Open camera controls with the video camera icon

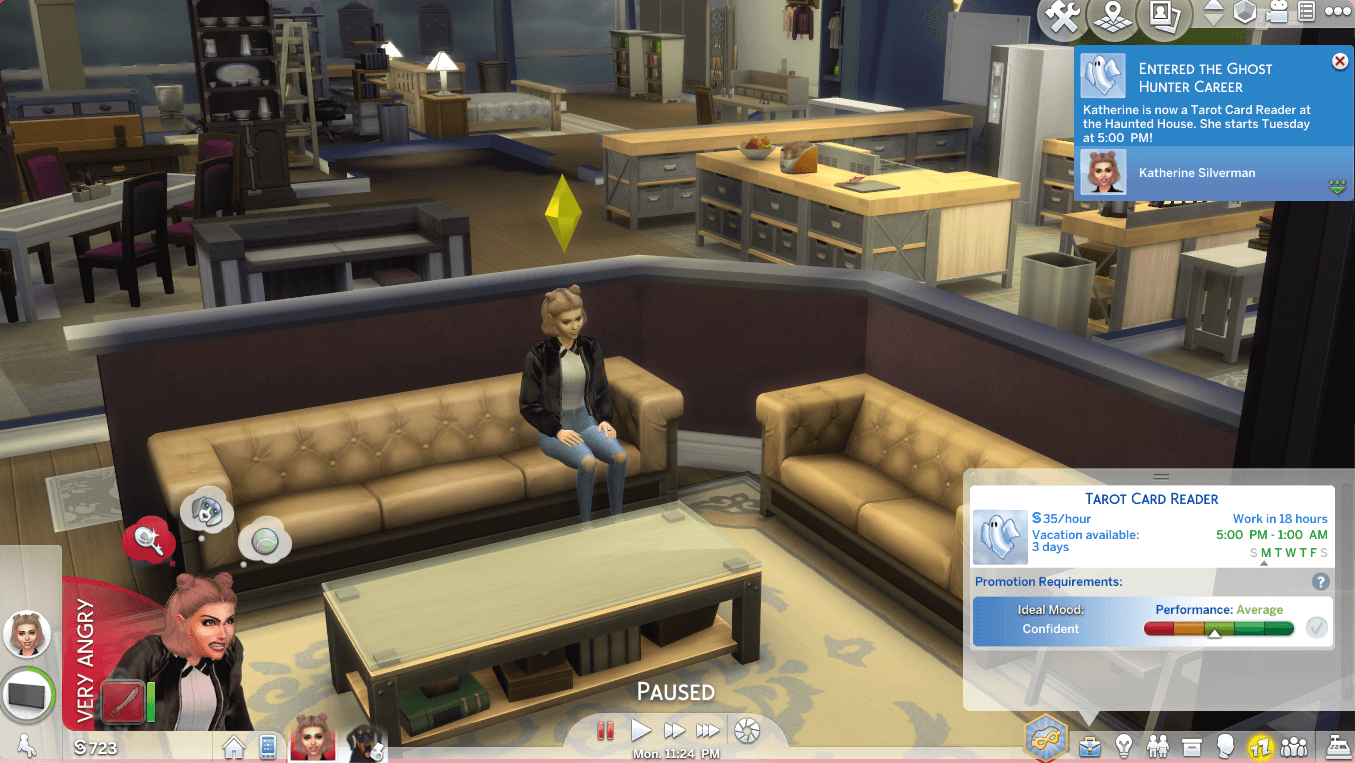[1277, 13]
